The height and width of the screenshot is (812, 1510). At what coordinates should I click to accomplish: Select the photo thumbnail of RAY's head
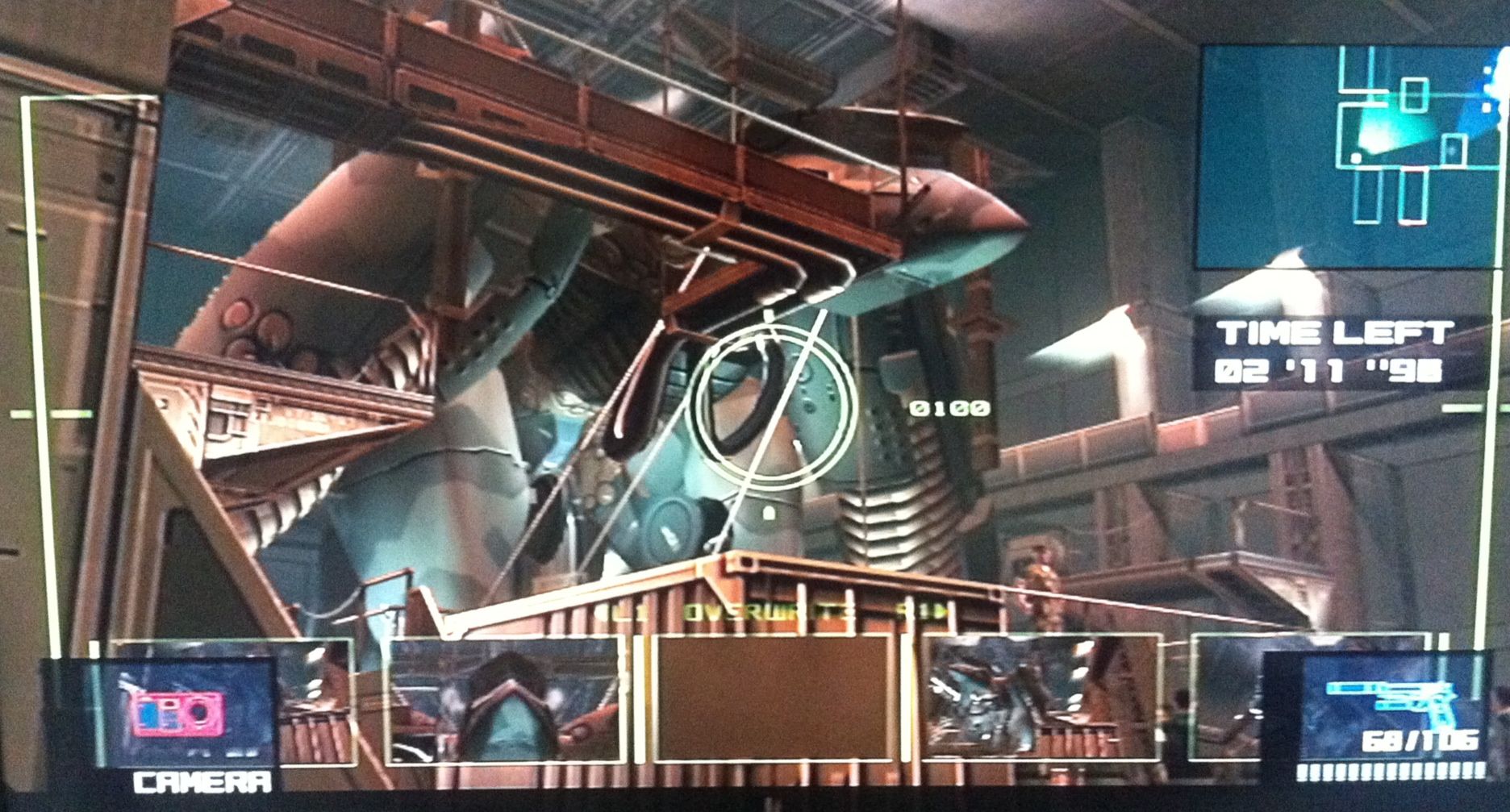tap(506, 699)
